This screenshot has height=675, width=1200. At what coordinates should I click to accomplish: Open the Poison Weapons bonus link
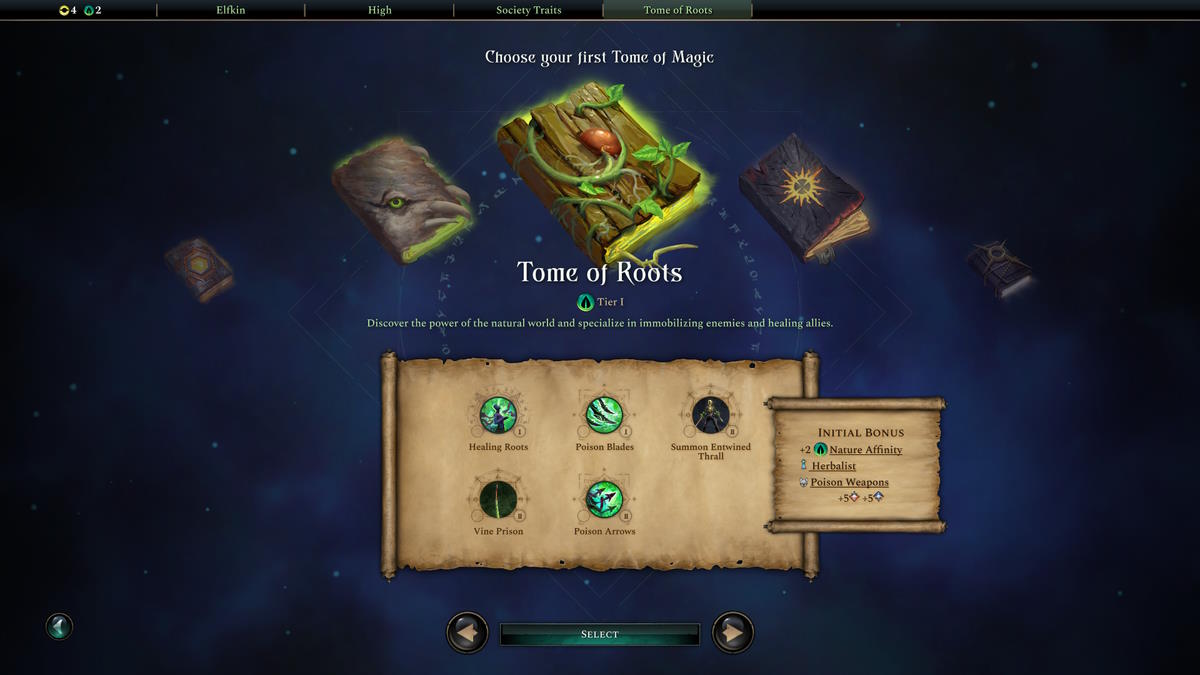(x=849, y=482)
